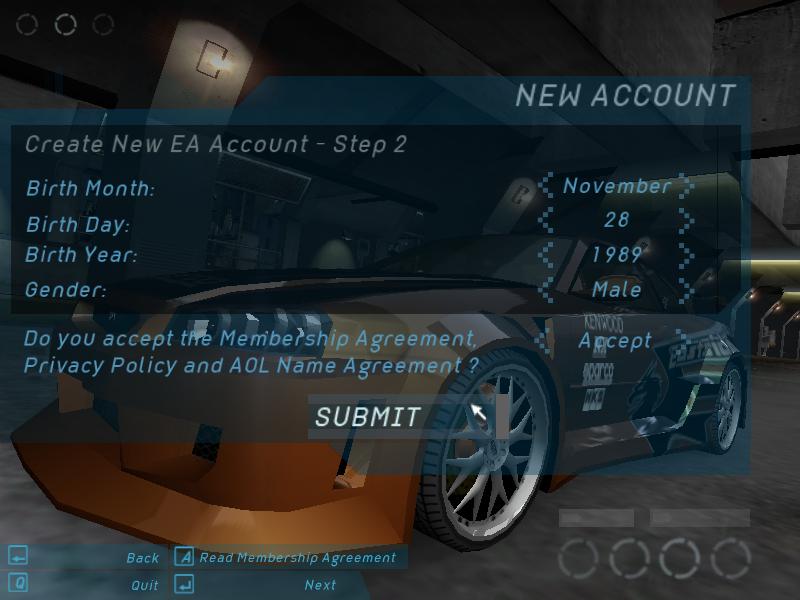Select the November birth month value

[x=616, y=186]
